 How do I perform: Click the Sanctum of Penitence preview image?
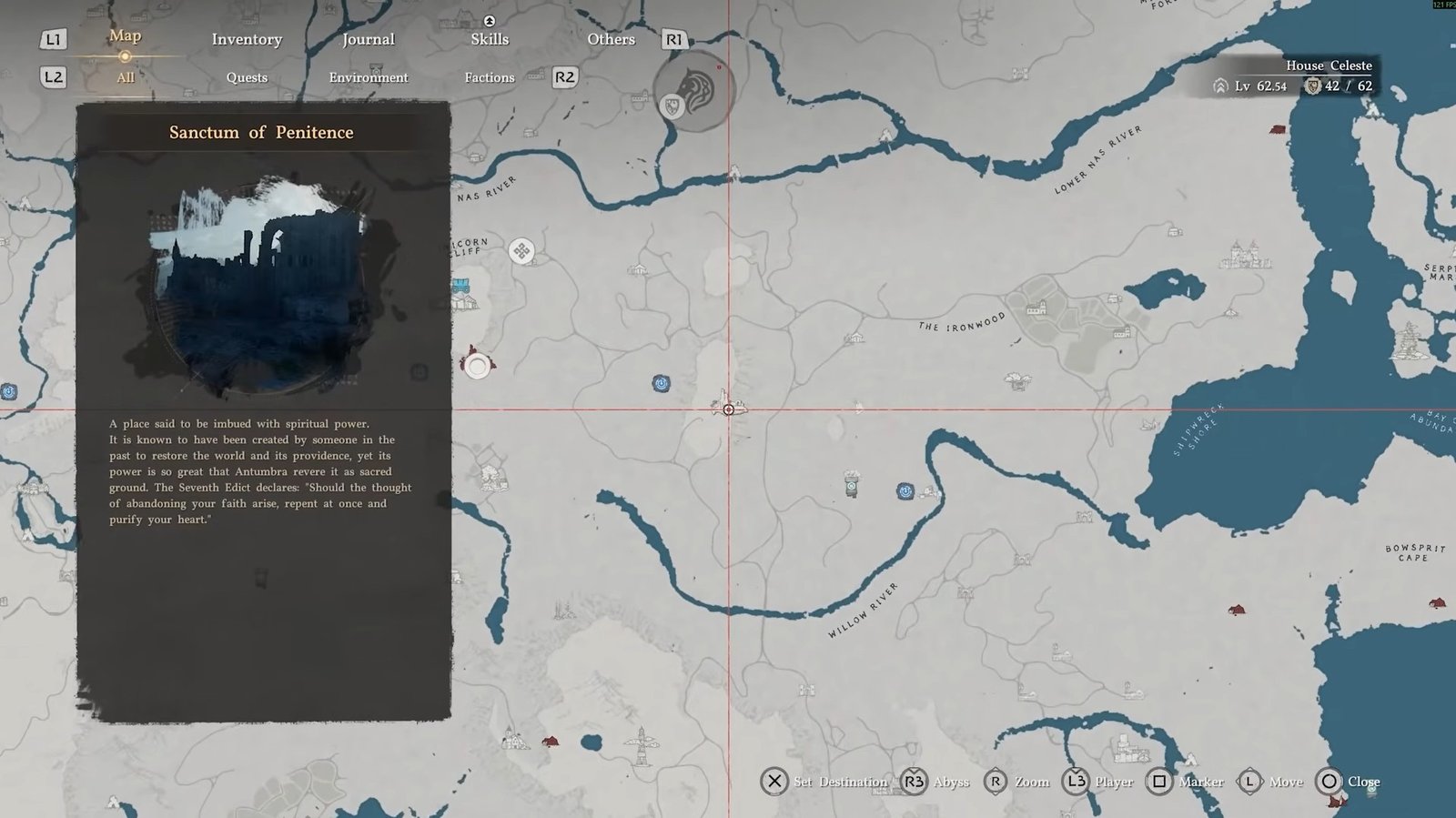tap(262, 287)
